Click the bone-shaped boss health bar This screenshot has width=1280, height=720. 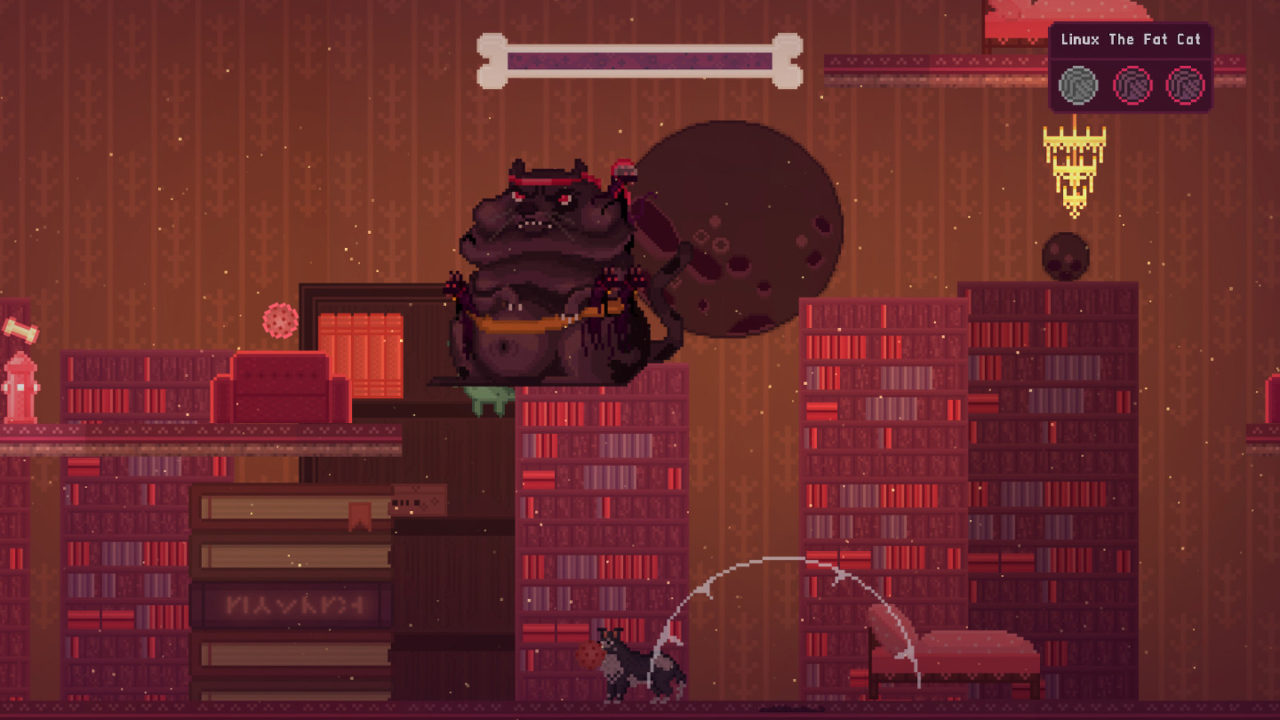click(640, 58)
